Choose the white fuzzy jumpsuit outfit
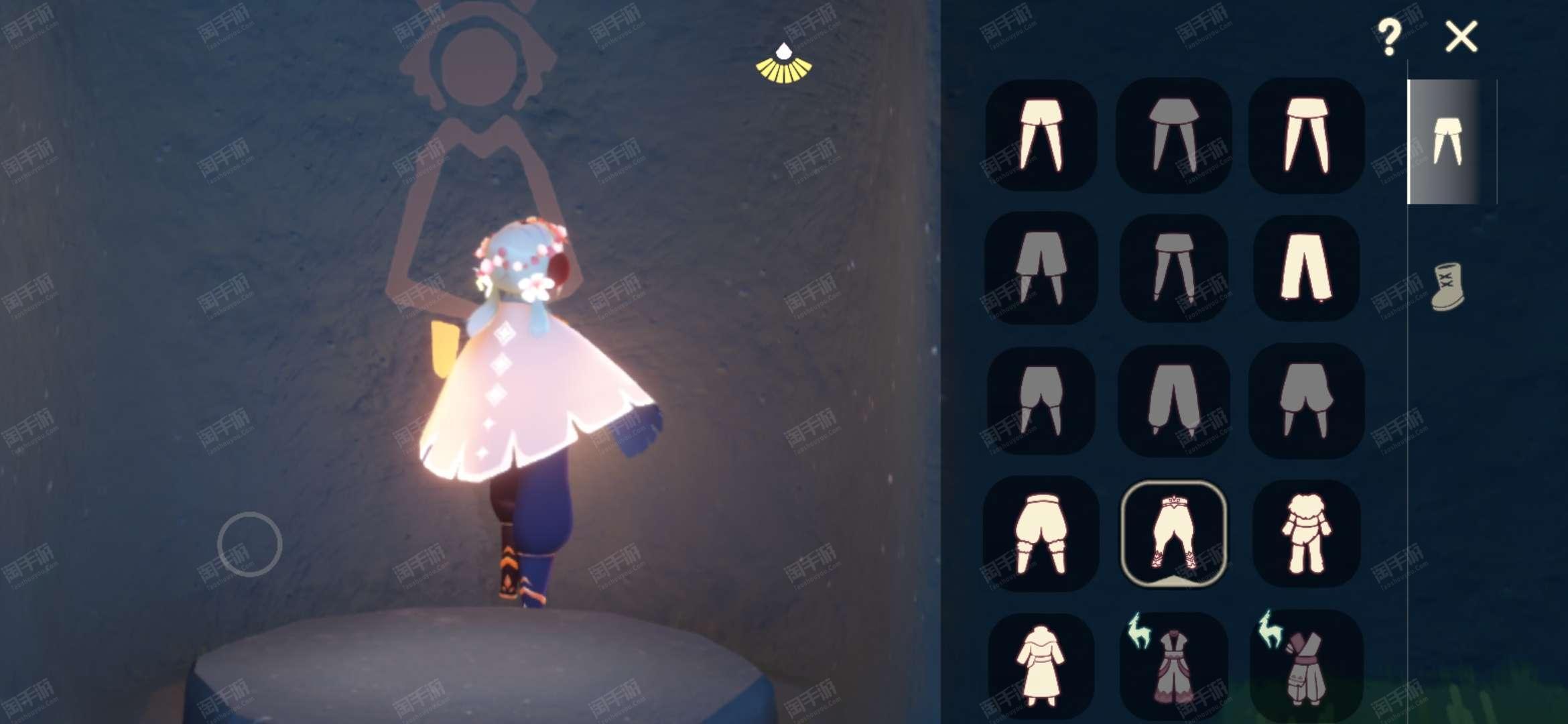 pos(1306,534)
